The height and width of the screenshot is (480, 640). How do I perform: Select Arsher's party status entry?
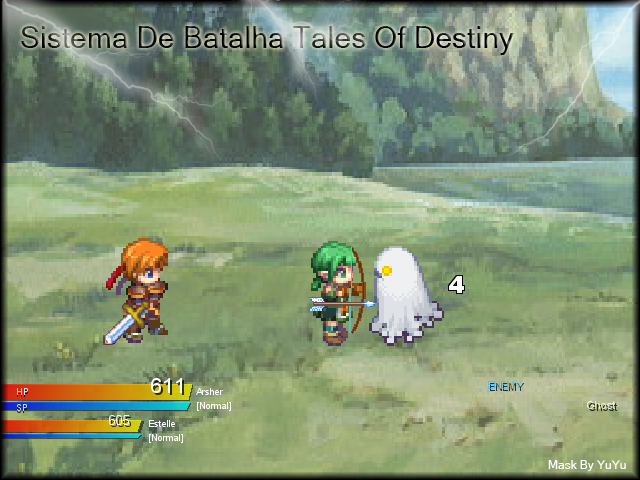tap(209, 392)
